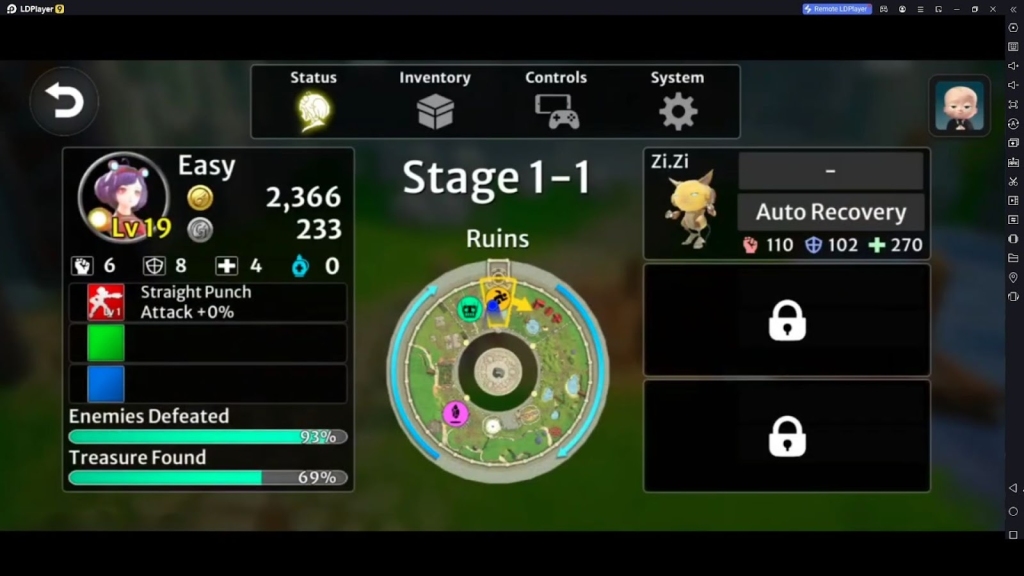The height and width of the screenshot is (576, 1024).
Task: Open the Inventory tab
Action: [x=435, y=101]
